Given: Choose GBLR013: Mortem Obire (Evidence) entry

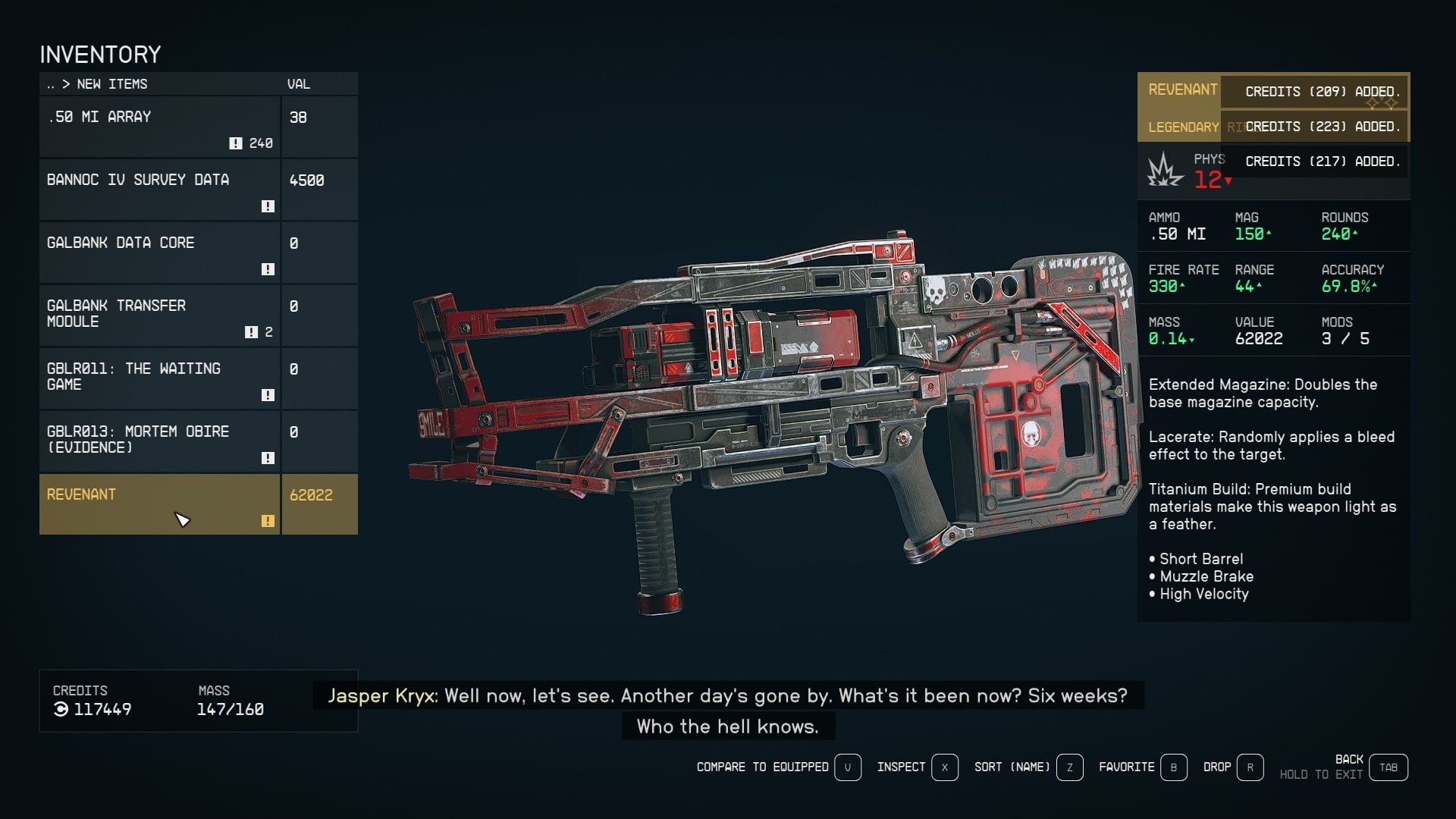Looking at the screenshot, I should click(159, 441).
